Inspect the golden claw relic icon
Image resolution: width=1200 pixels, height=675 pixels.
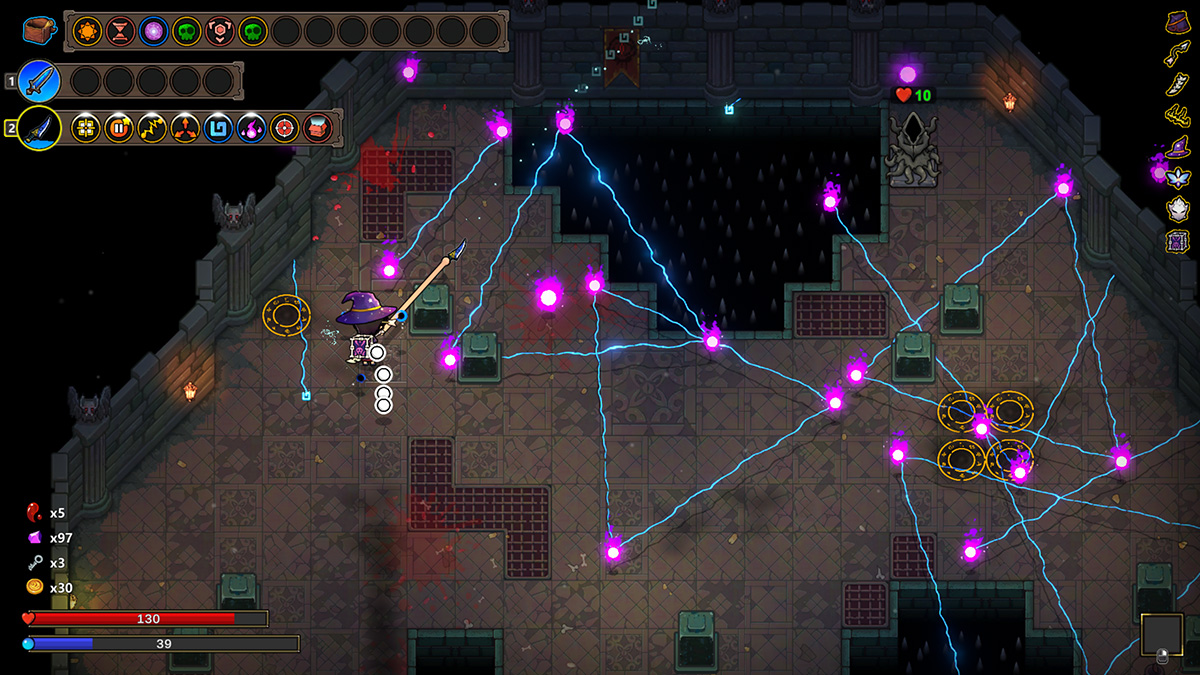(1177, 116)
